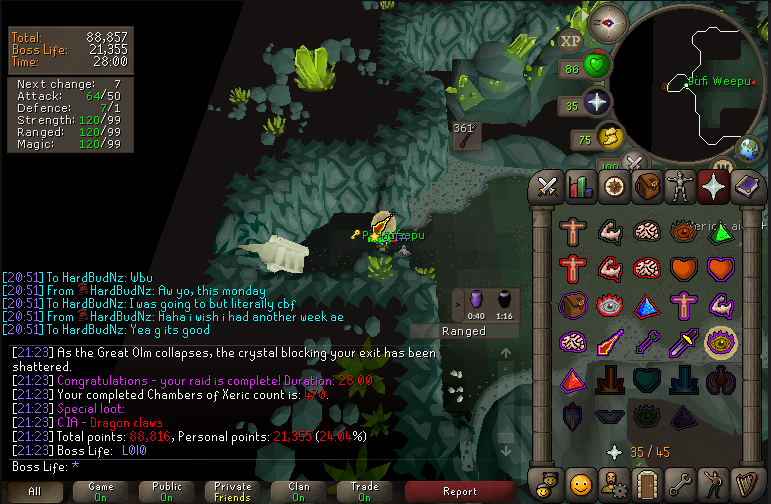Open the Settings wrench tab
Screen dimensions: 771x504
click(x=680, y=484)
